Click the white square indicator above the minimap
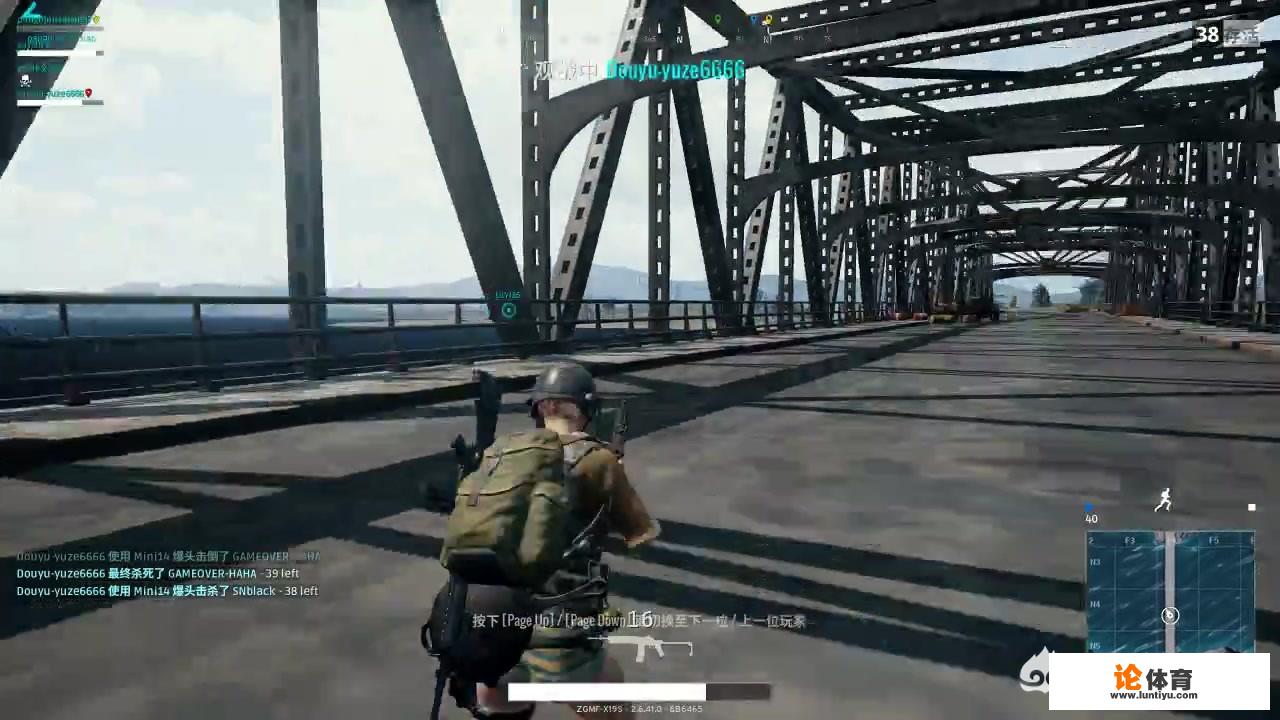This screenshot has height=720, width=1280. (x=1250, y=507)
